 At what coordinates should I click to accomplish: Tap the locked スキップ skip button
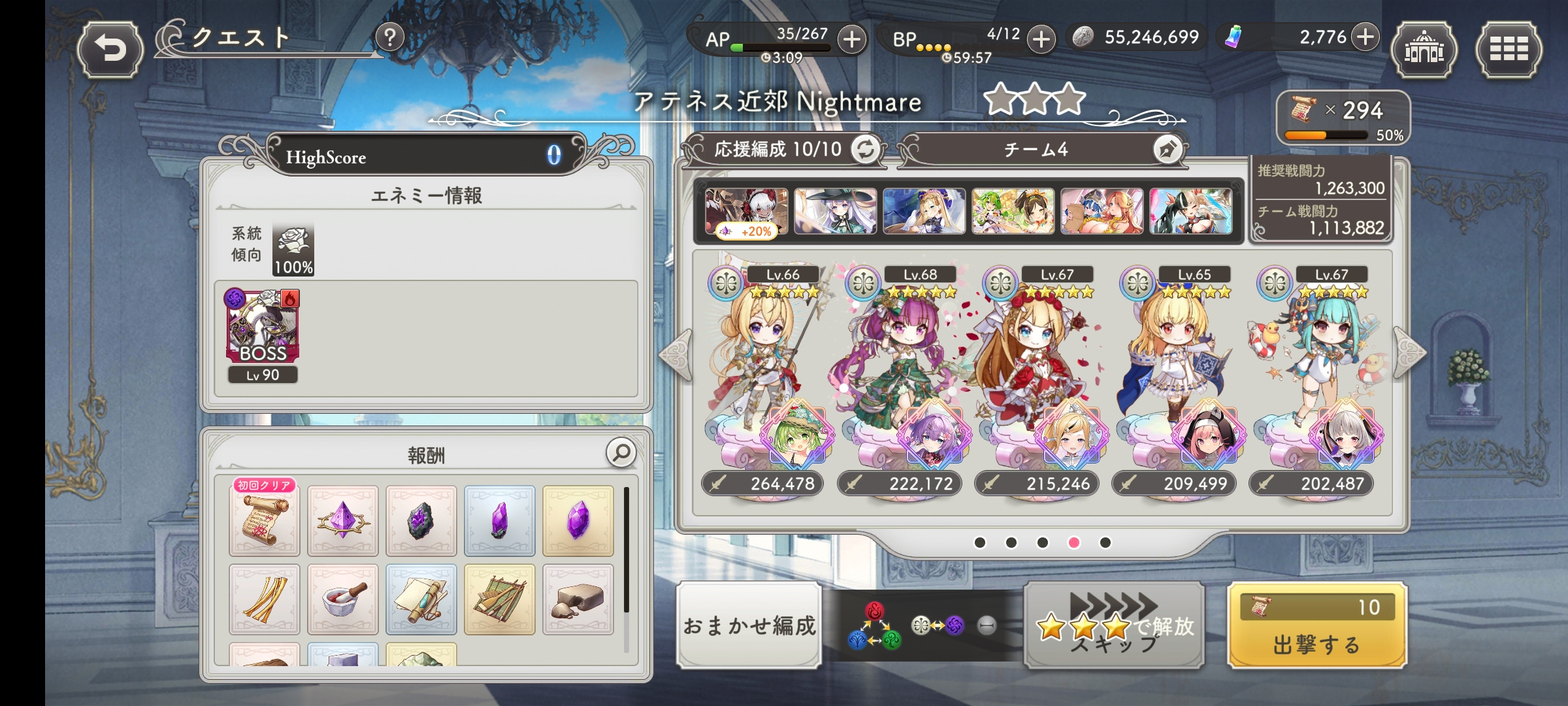[1114, 626]
